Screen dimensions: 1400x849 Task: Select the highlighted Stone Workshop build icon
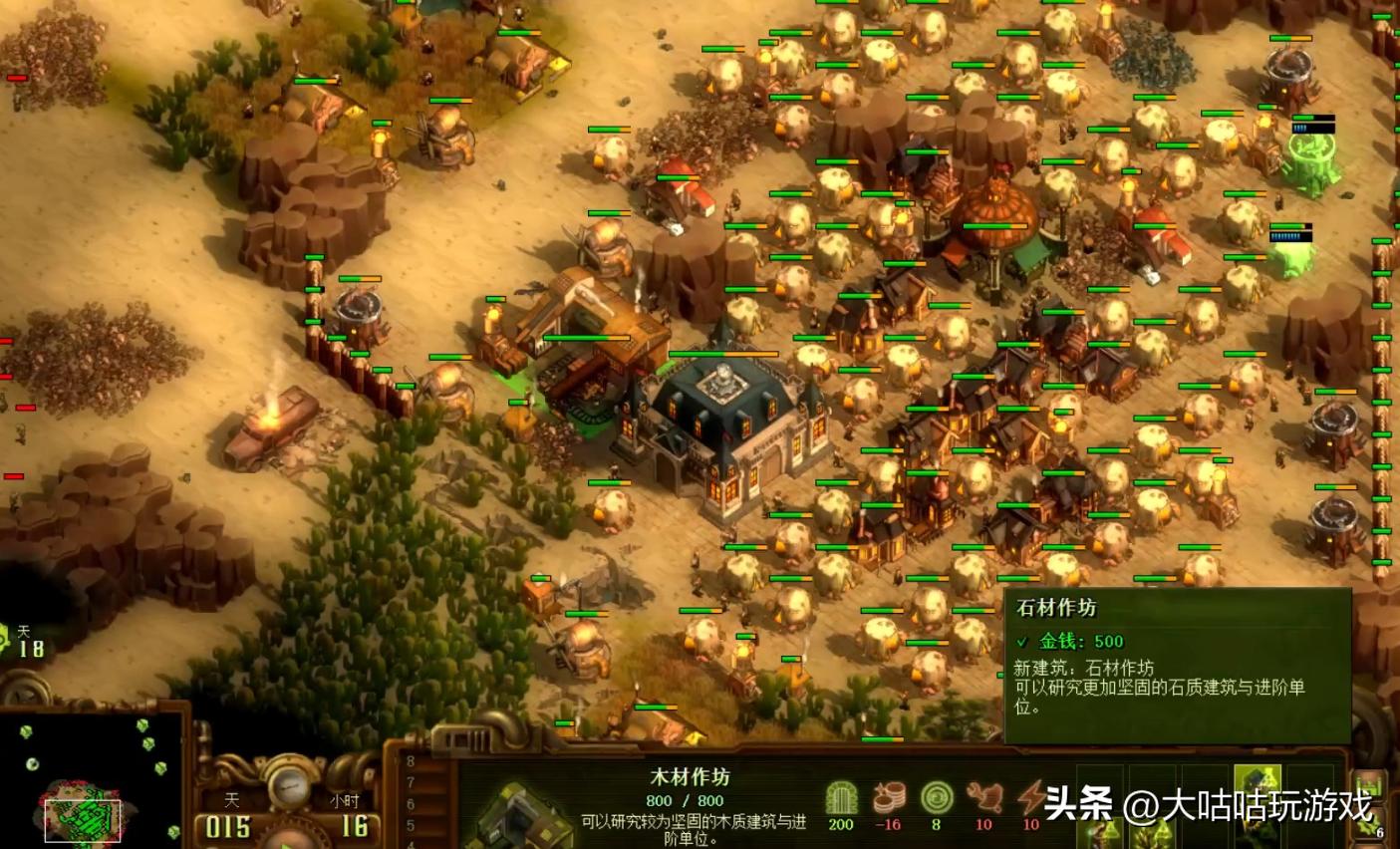(1259, 779)
